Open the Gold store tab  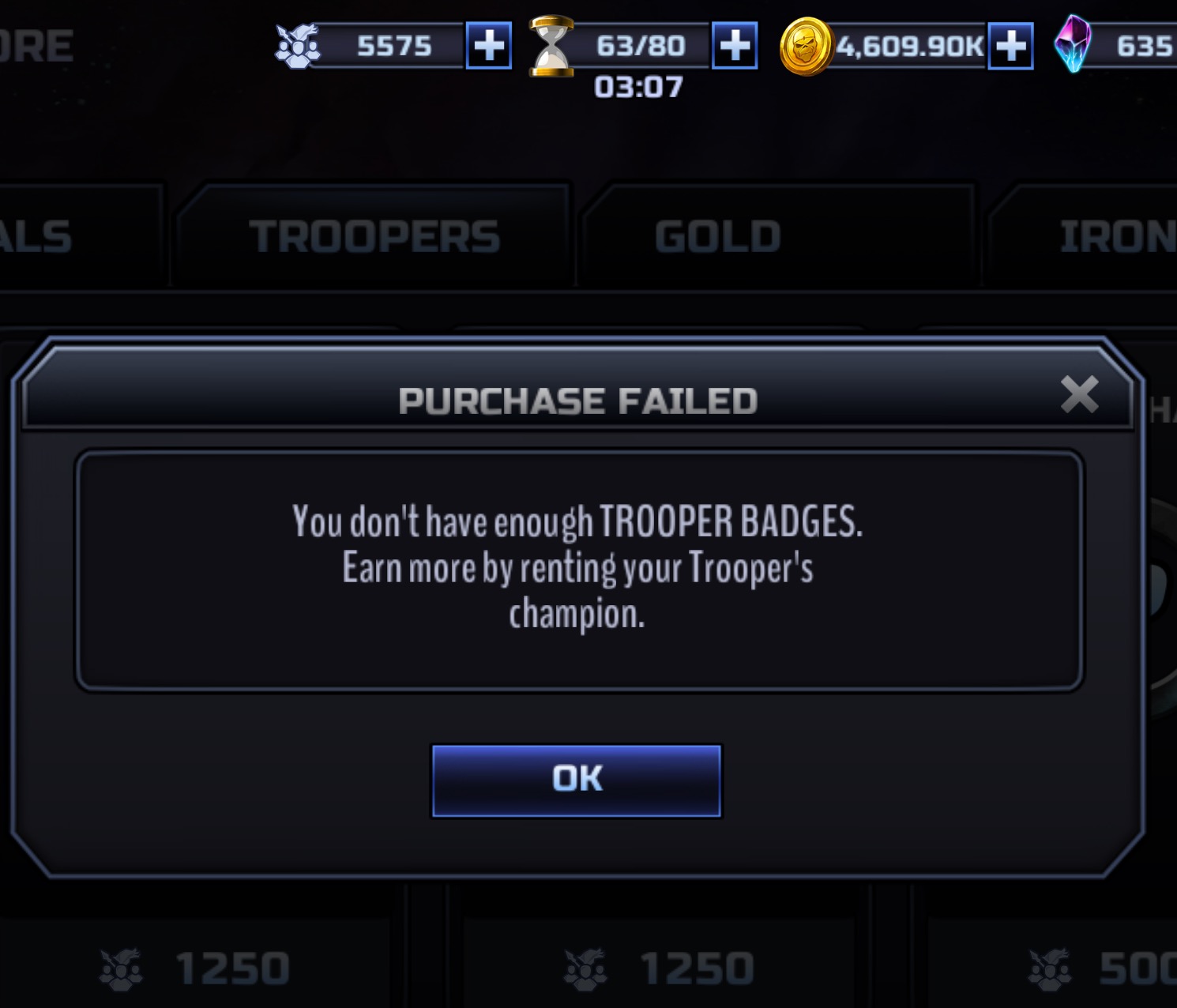(717, 236)
